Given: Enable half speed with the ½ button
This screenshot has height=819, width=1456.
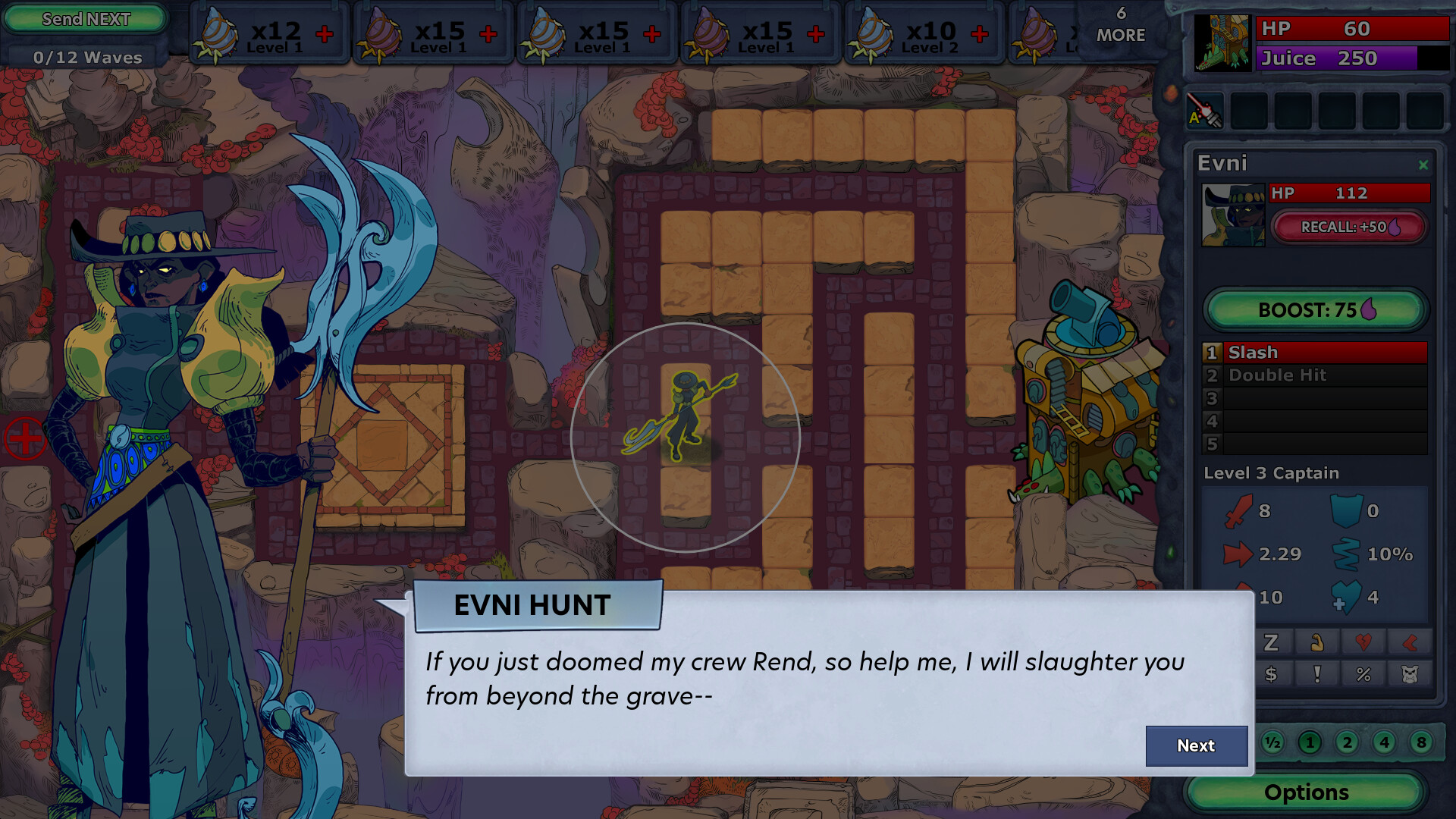Looking at the screenshot, I should coord(1272,742).
